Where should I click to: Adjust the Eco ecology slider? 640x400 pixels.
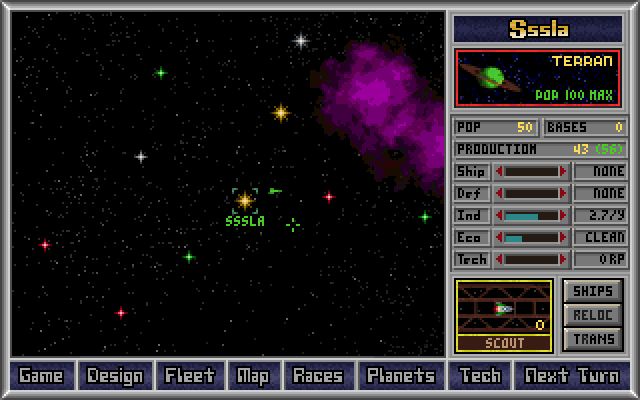[531, 237]
